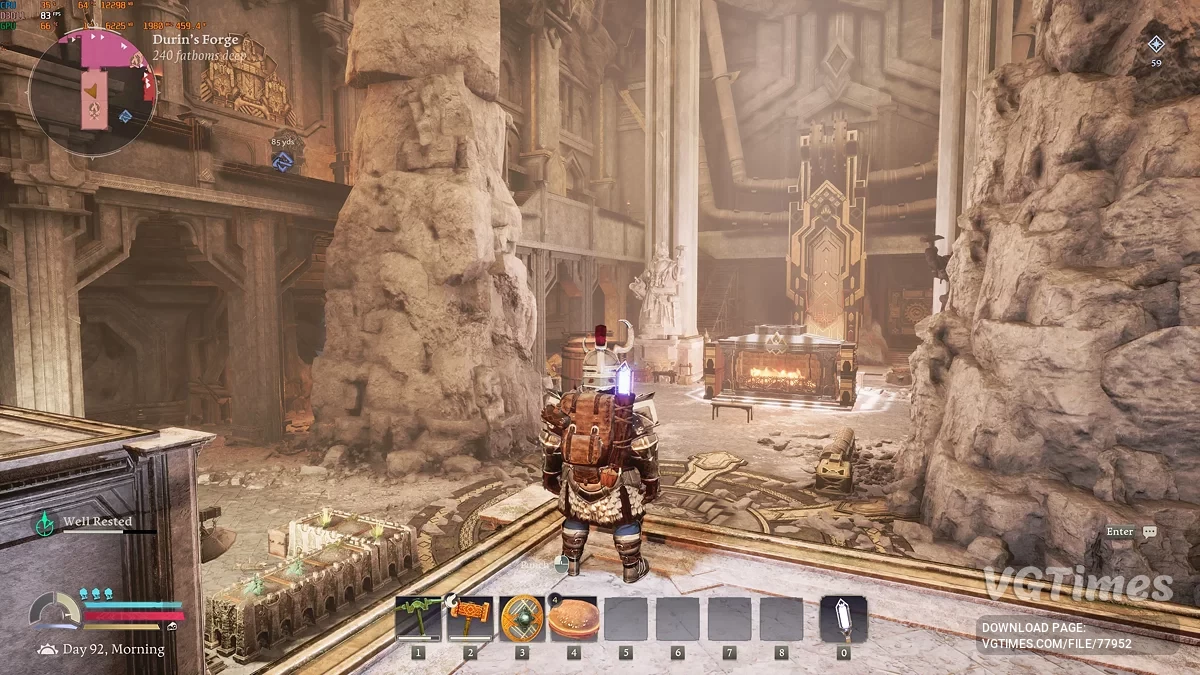Viewport: 1200px width, 675px height.
Task: Click the blue waypoint marker on the minimap
Action: pos(125,116)
